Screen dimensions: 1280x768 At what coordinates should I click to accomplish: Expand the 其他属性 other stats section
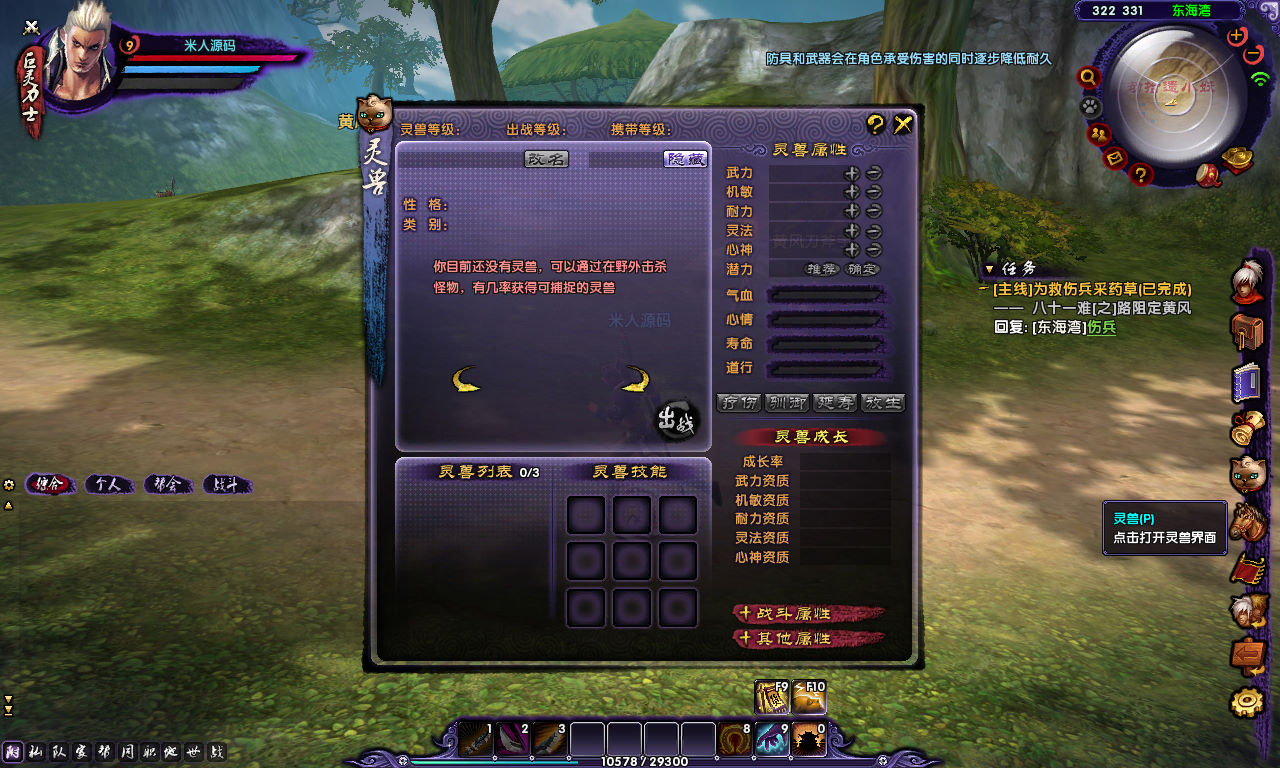click(808, 638)
